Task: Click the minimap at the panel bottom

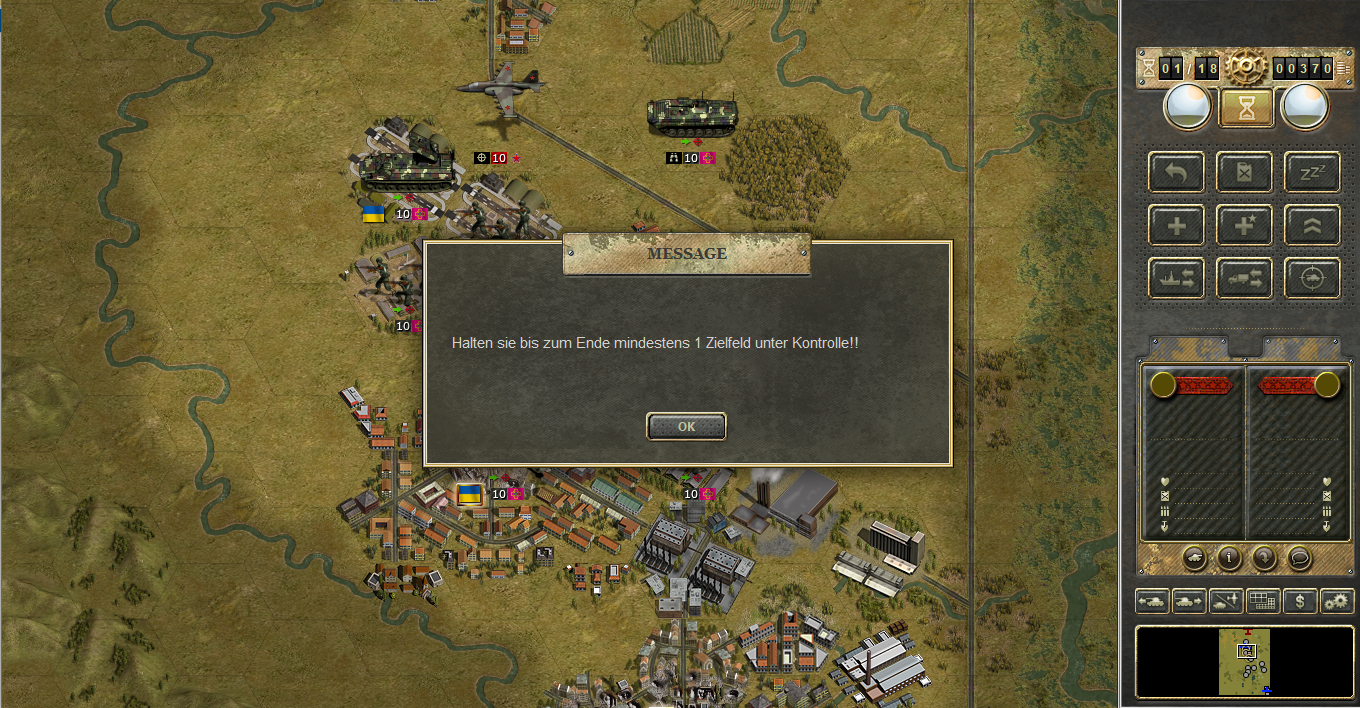Action: click(x=1245, y=661)
